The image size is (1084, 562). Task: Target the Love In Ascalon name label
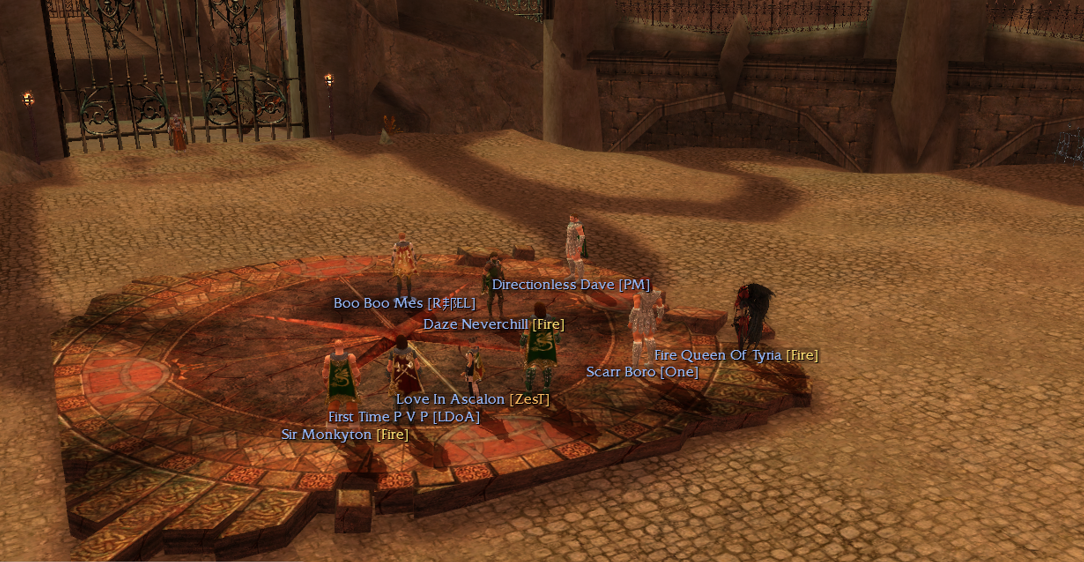click(472, 399)
